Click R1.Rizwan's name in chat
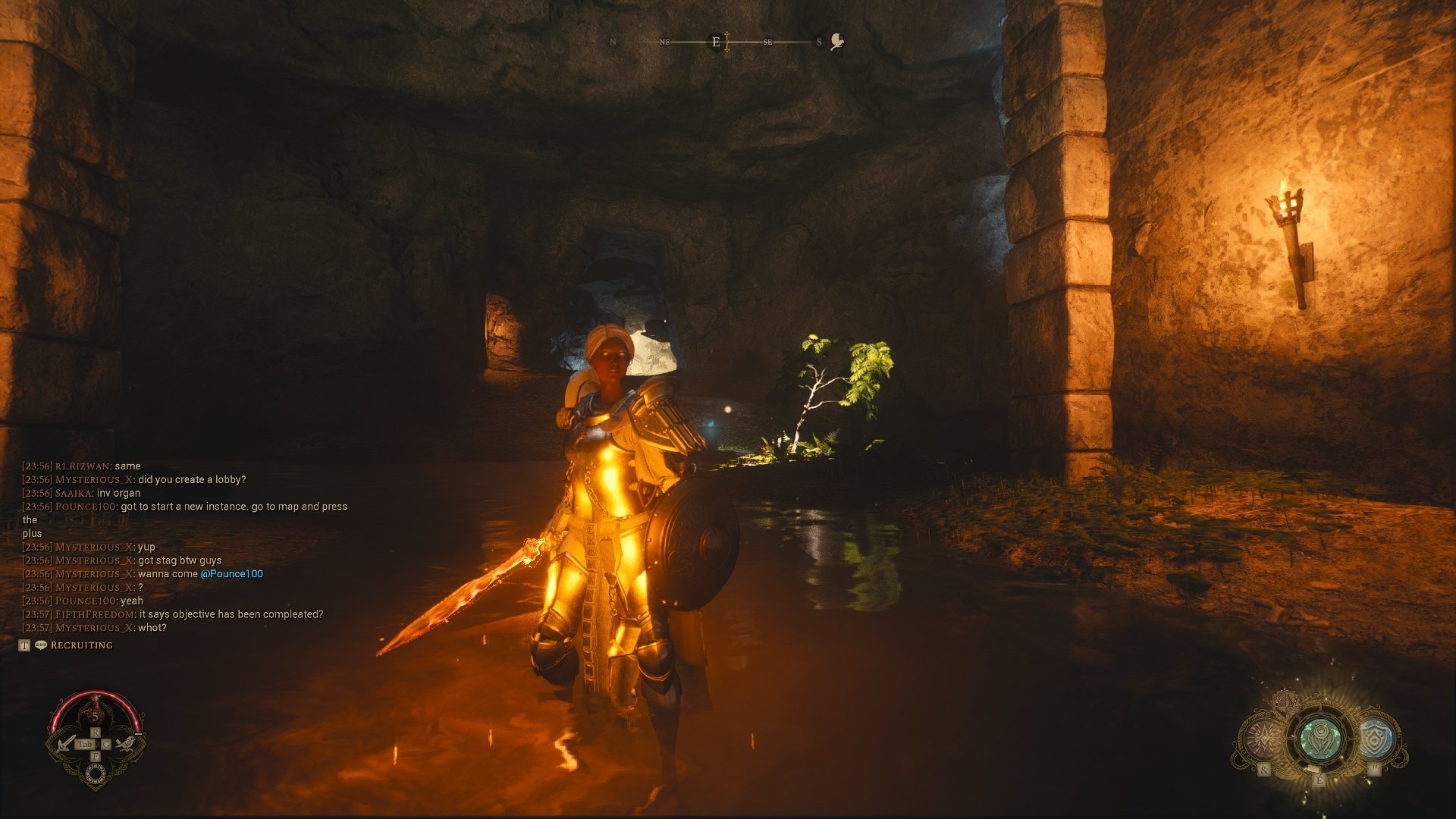Viewport: 1456px width, 819px height. (x=83, y=466)
